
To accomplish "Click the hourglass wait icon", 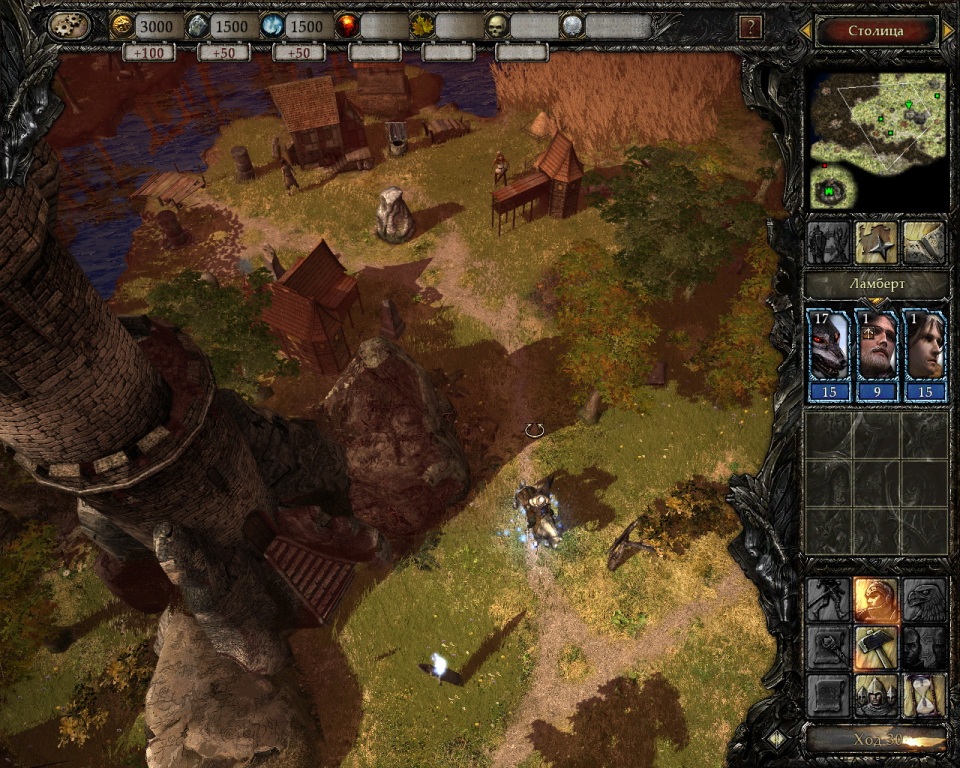I will 925,695.
